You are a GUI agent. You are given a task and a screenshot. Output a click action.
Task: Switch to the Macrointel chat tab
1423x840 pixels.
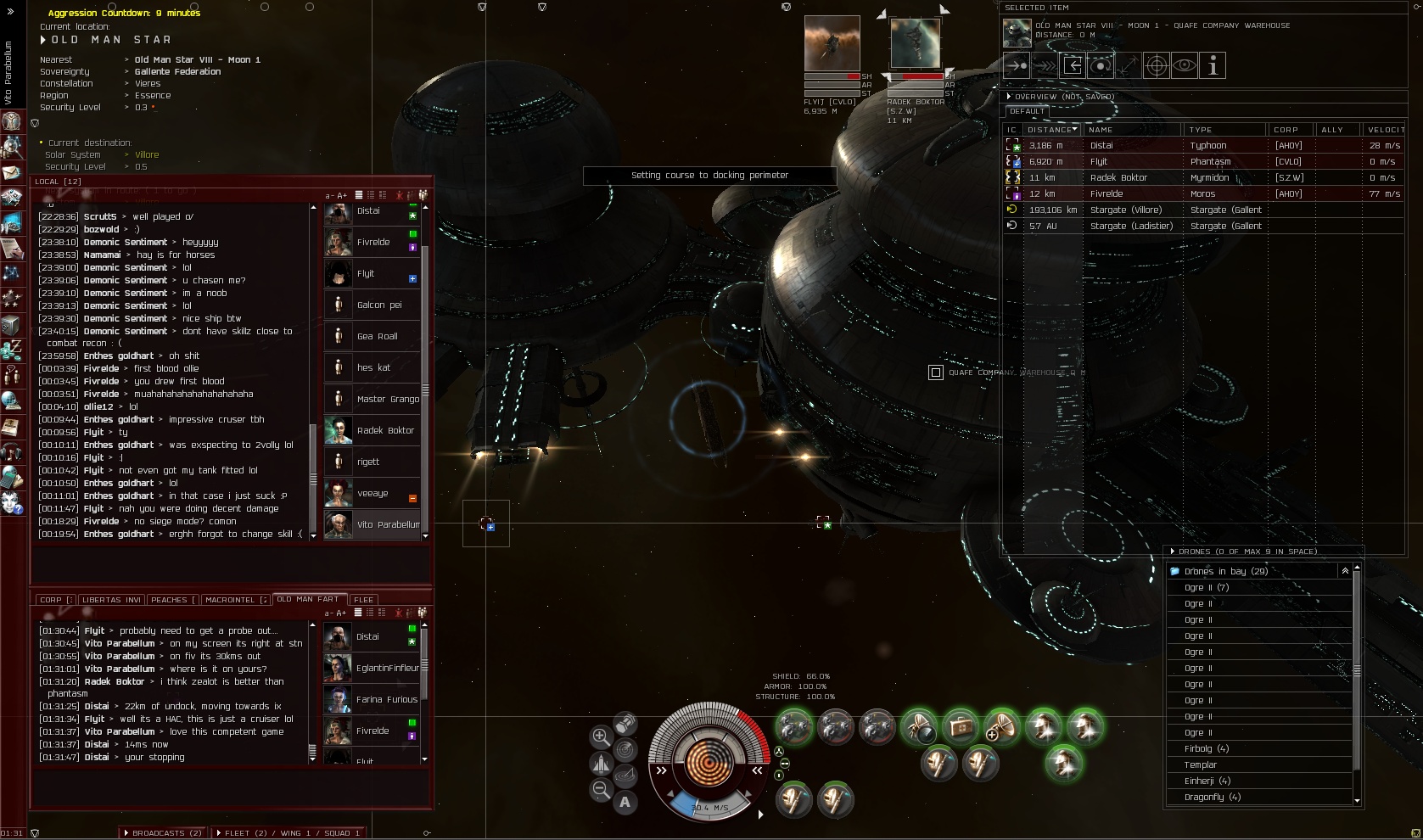click(235, 600)
